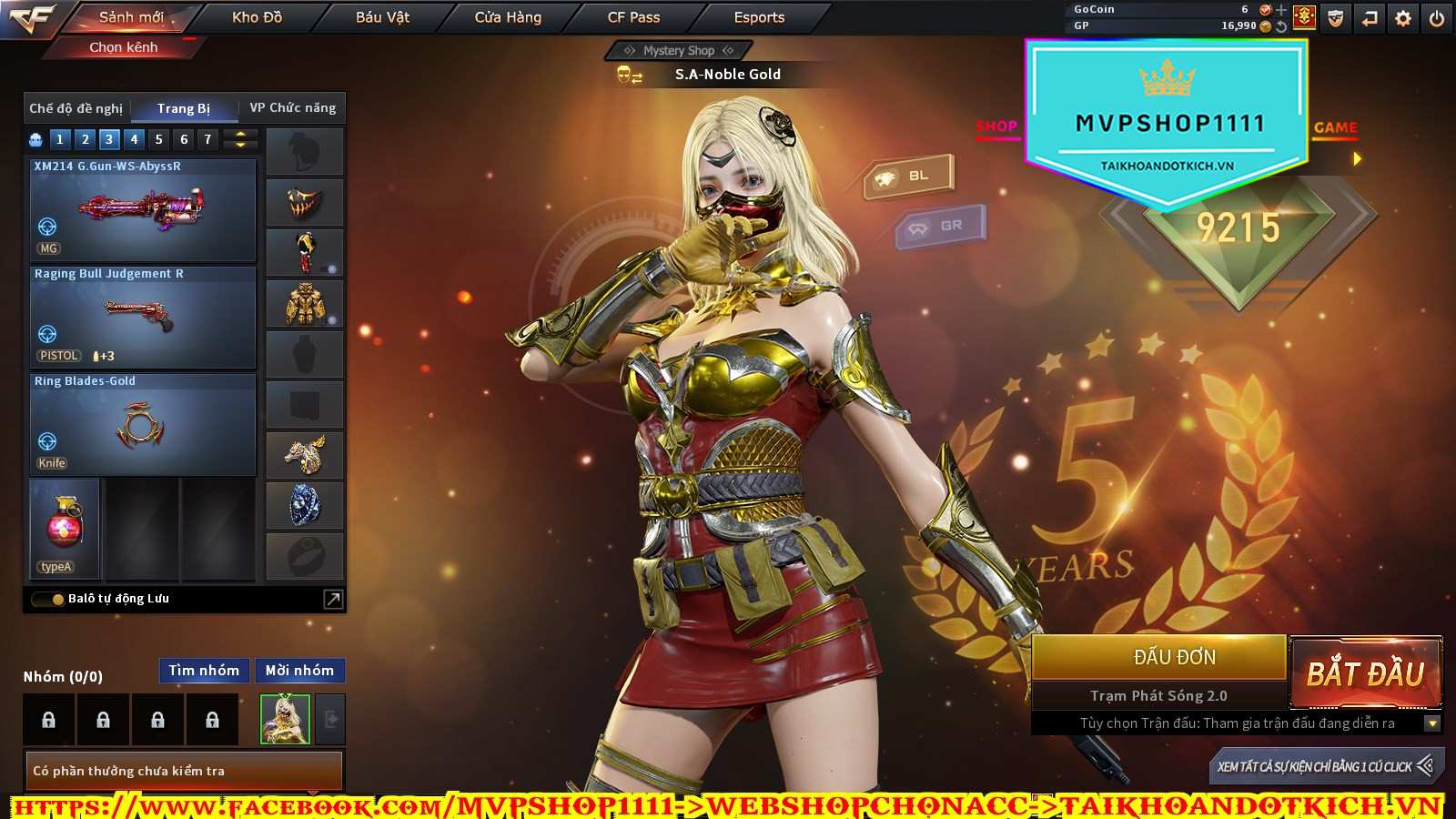This screenshot has width=1456, height=819.
Task: Choose the Raging Bull Judgement R pistol slot
Action: (x=143, y=318)
